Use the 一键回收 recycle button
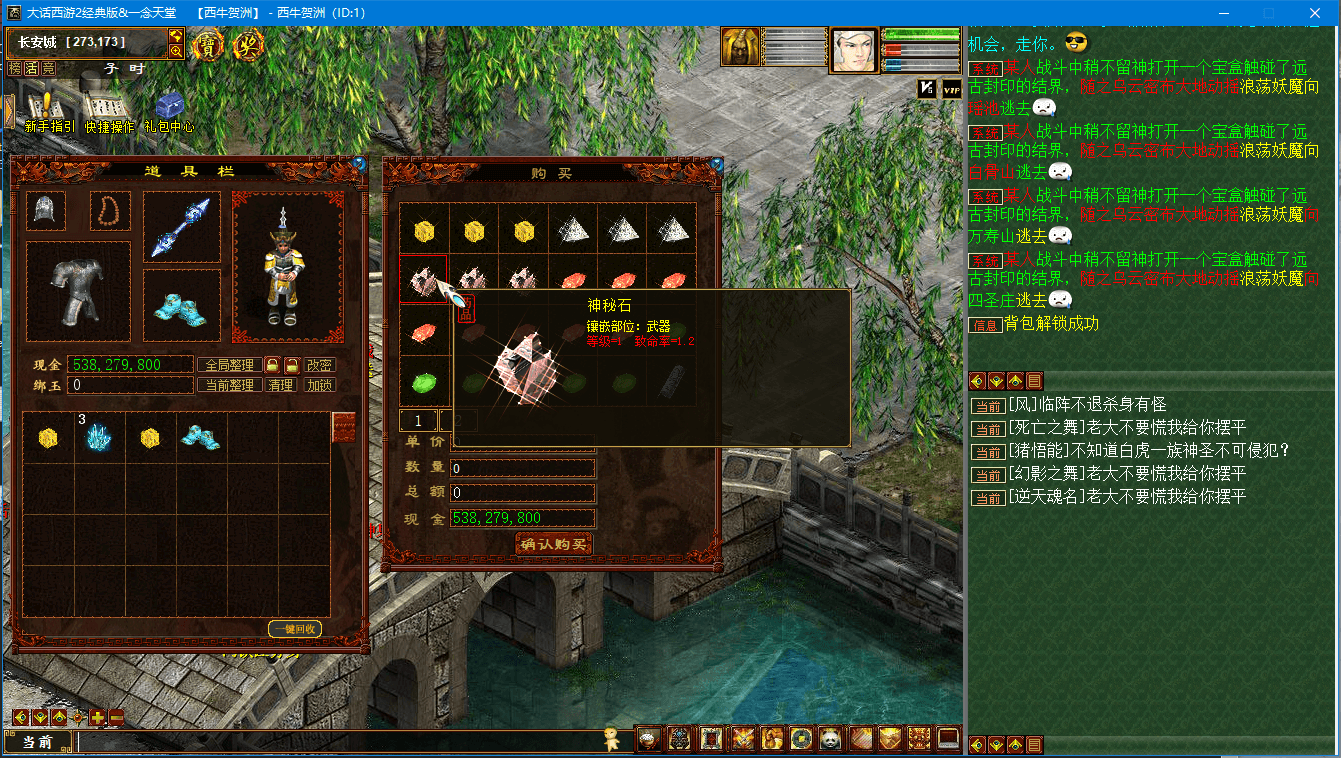This screenshot has width=1341, height=758. pos(295,629)
